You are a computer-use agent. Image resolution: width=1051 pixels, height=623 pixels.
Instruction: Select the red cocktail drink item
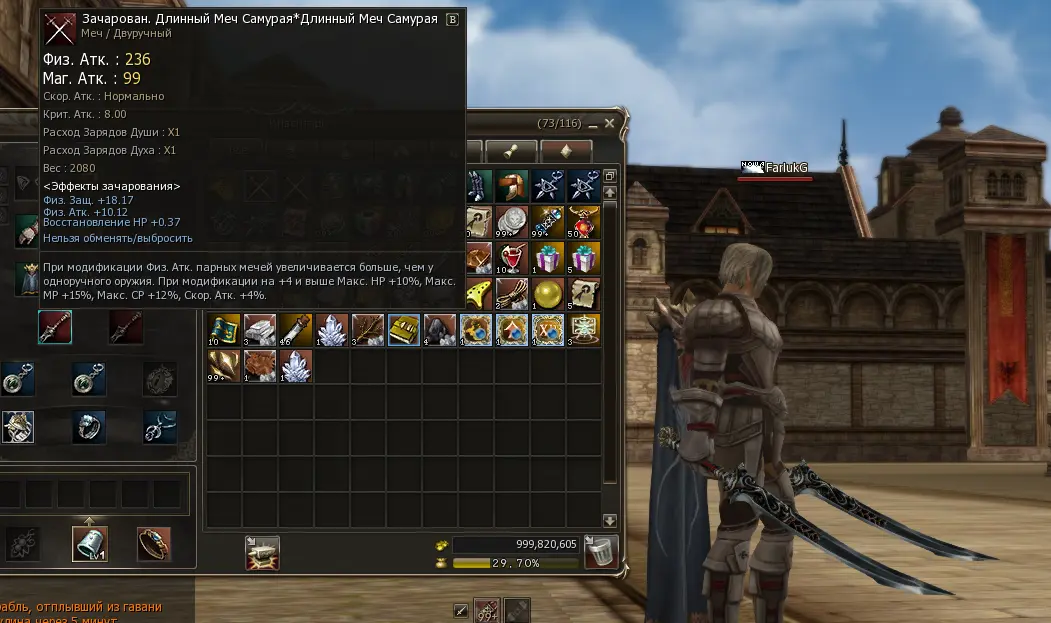pos(512,257)
